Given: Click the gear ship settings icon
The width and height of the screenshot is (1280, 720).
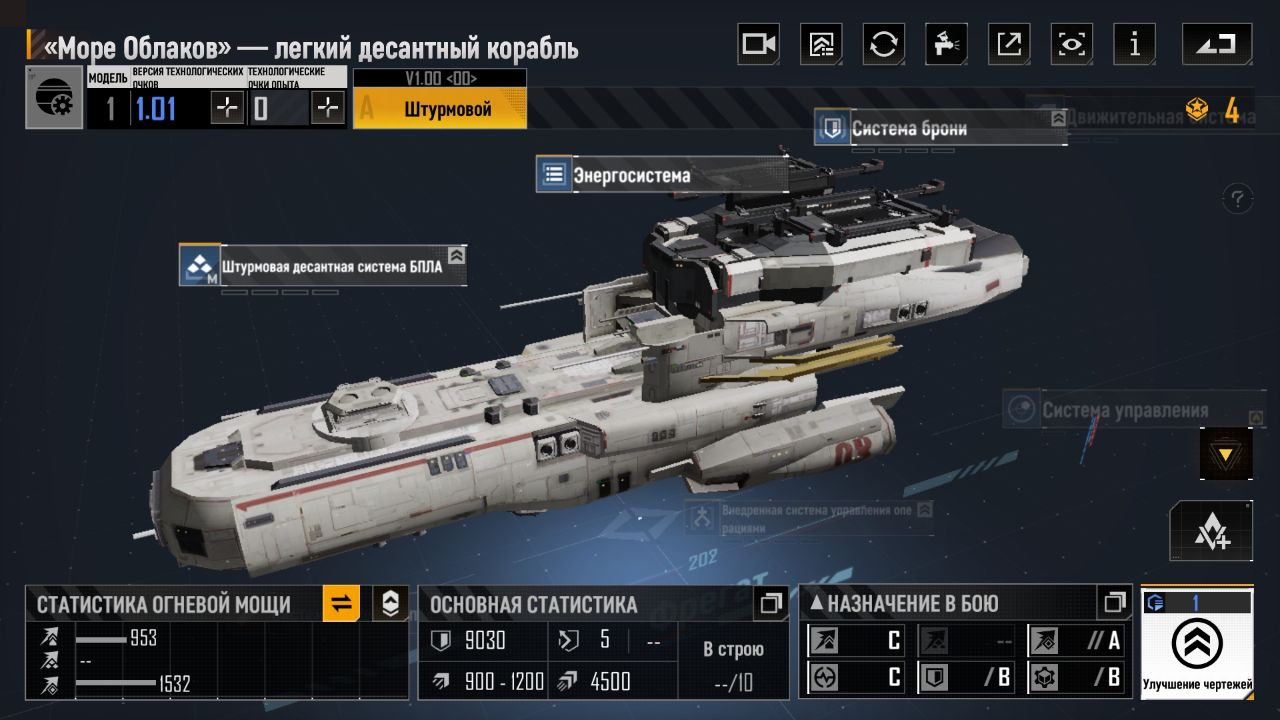Looking at the screenshot, I should tap(54, 98).
